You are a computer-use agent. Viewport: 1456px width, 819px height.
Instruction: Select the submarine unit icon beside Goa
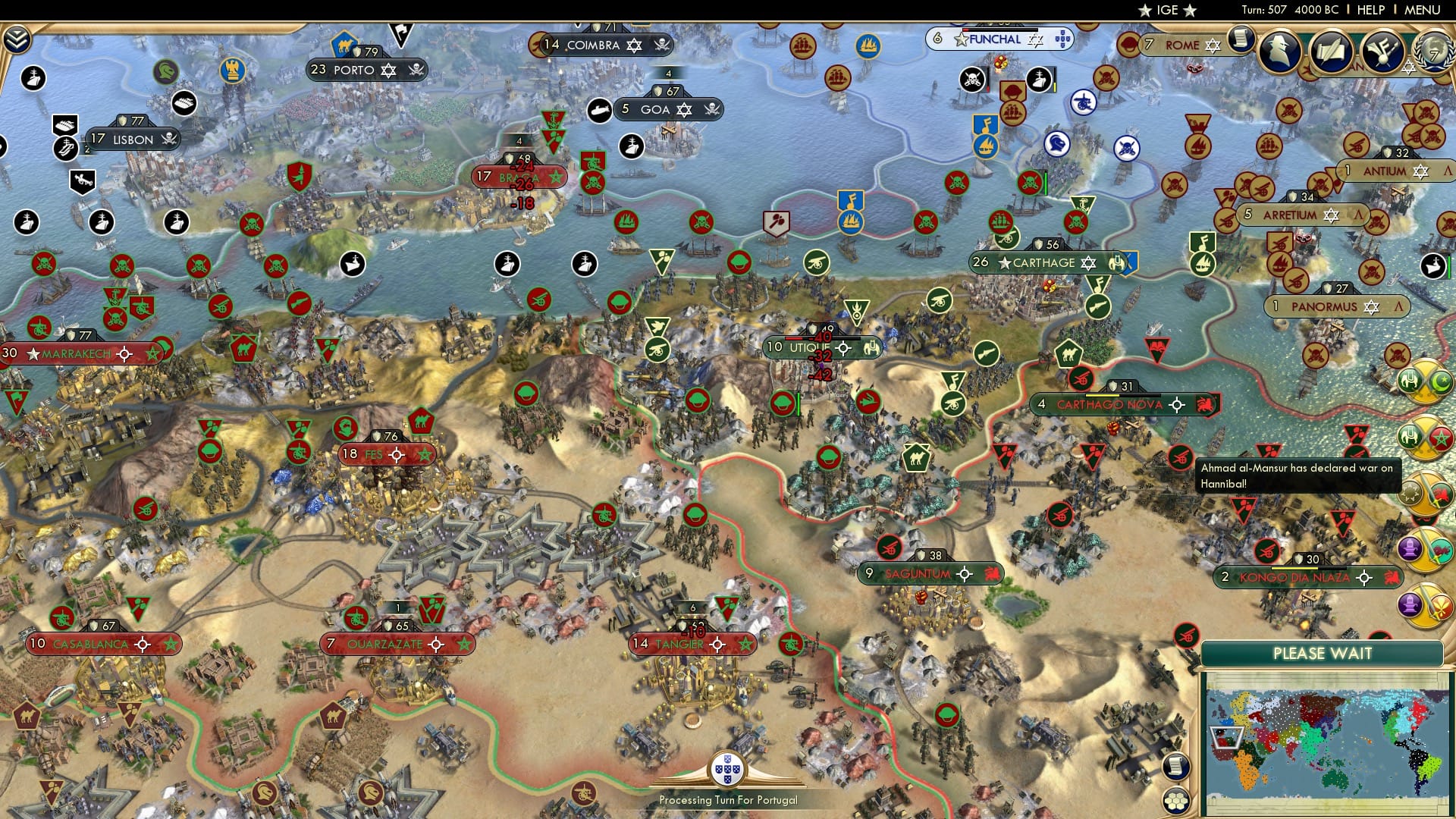coord(601,108)
